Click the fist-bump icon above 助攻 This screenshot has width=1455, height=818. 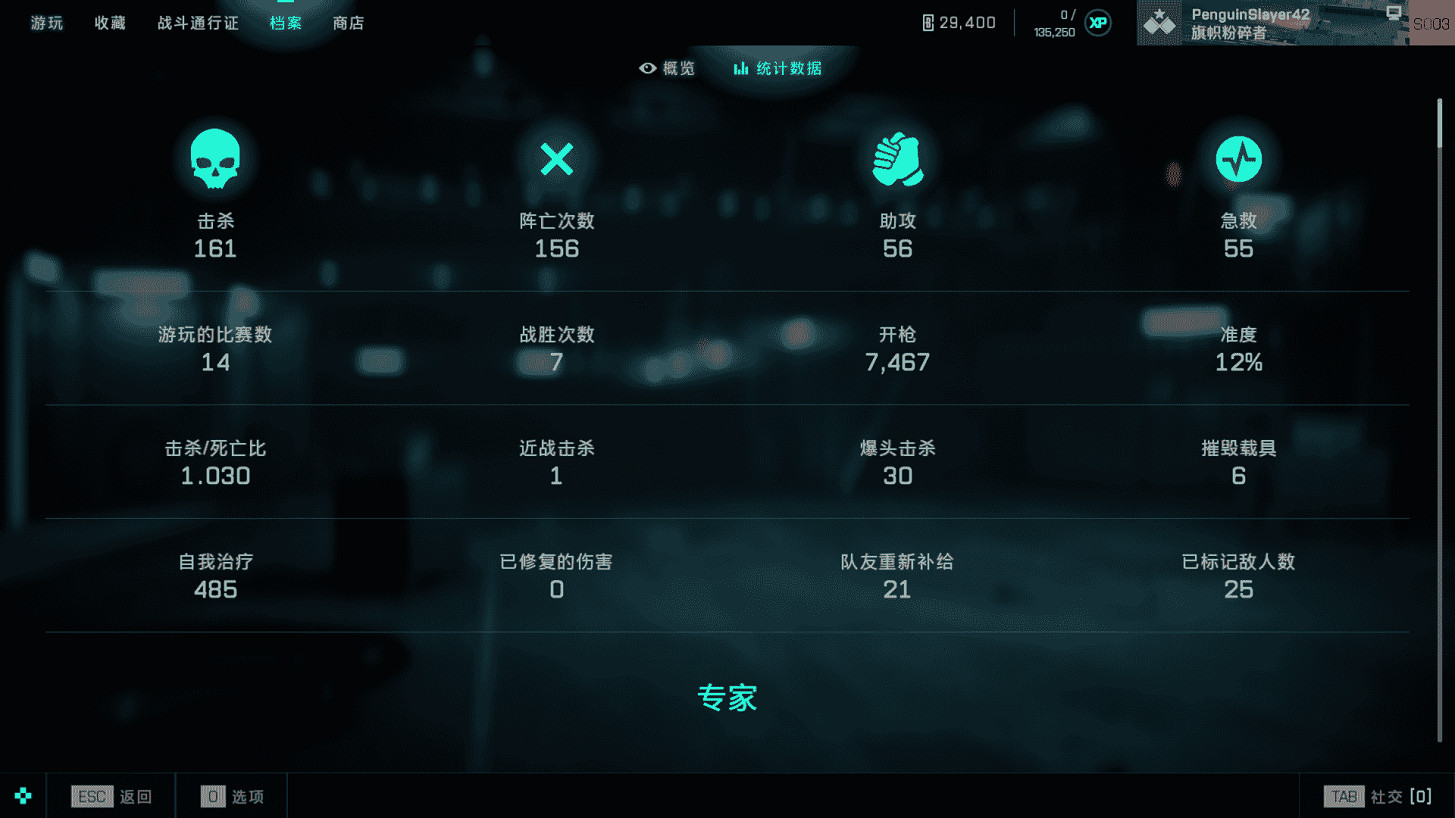pyautogui.click(x=897, y=158)
